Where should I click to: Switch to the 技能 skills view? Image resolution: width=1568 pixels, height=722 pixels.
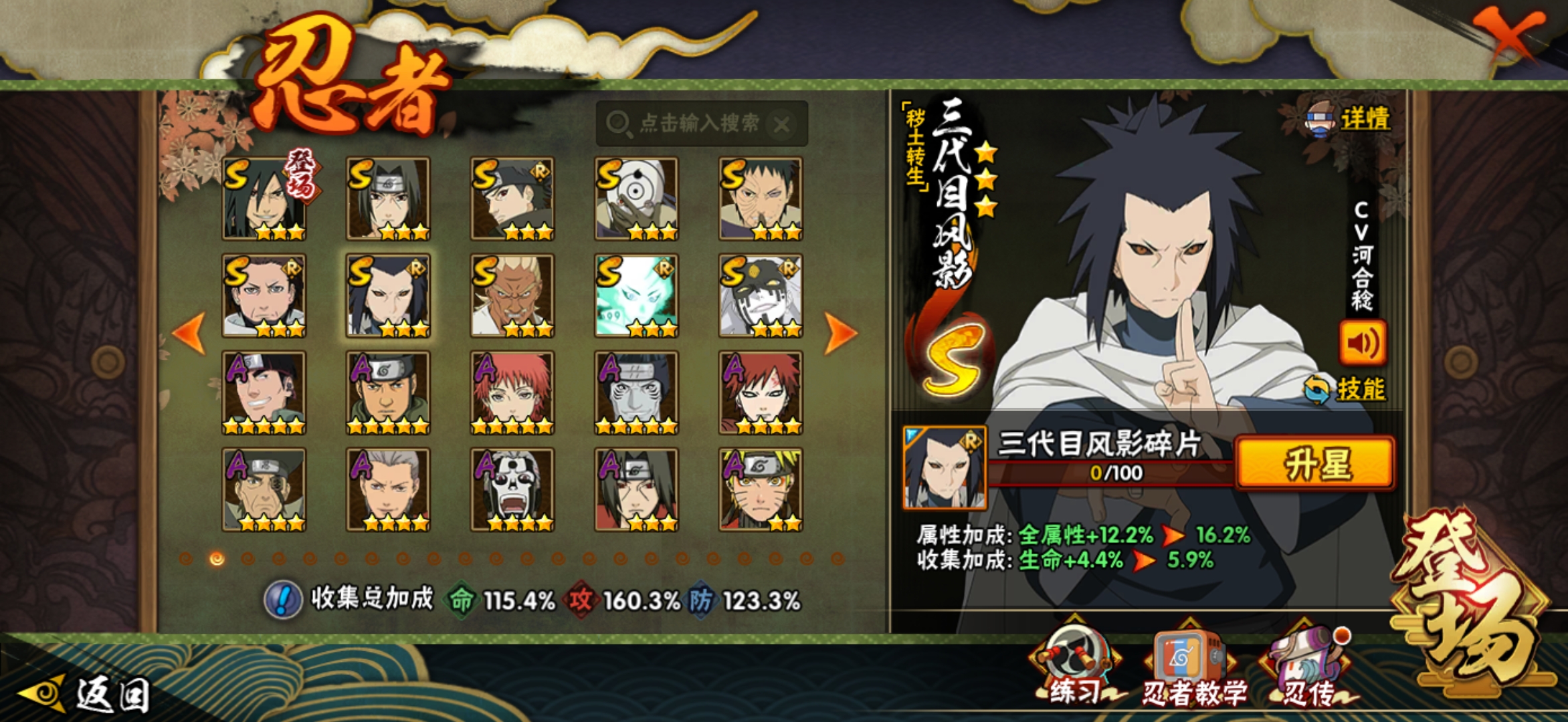[x=1347, y=389]
